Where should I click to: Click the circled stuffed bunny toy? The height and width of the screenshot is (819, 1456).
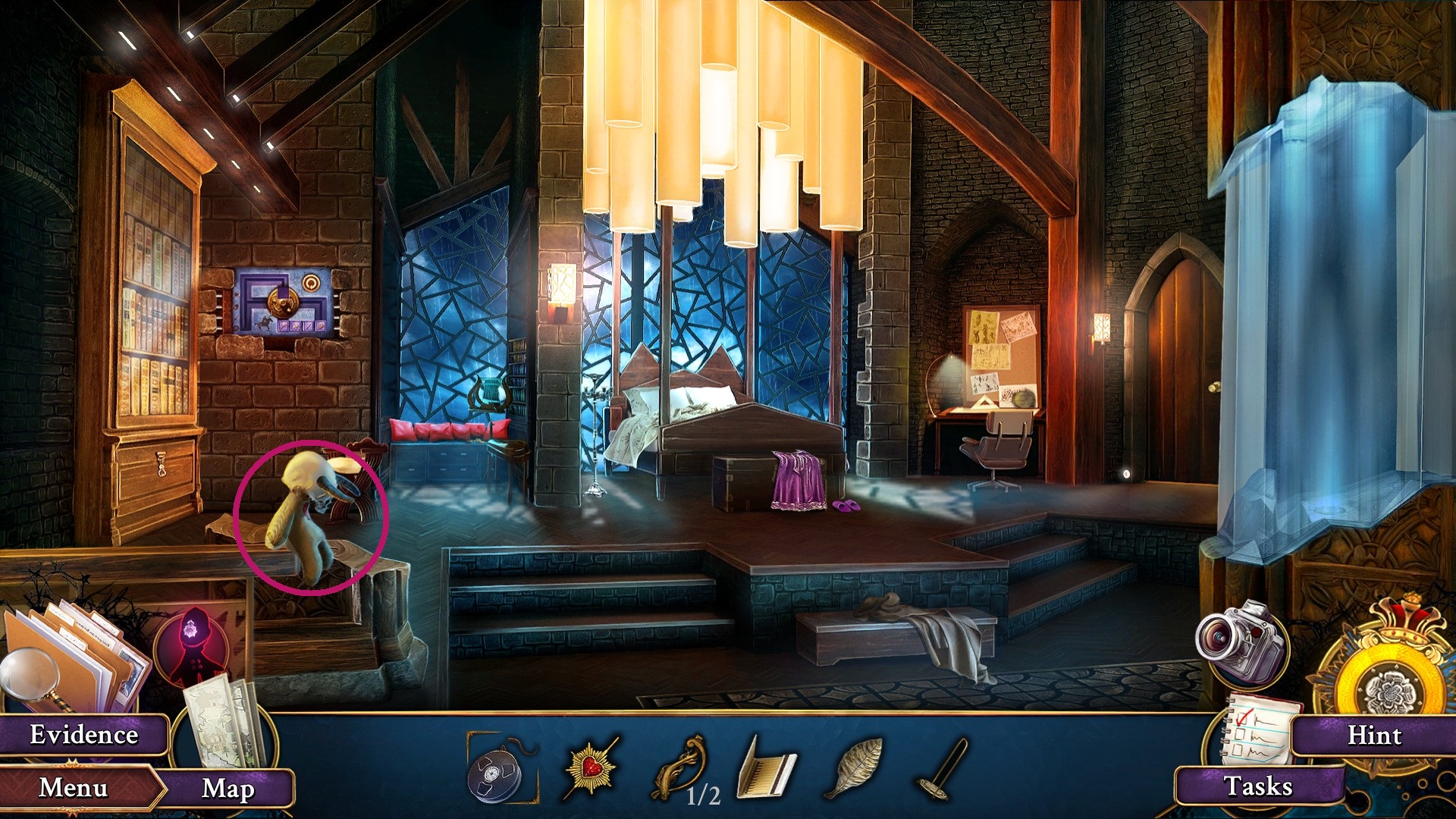click(311, 516)
